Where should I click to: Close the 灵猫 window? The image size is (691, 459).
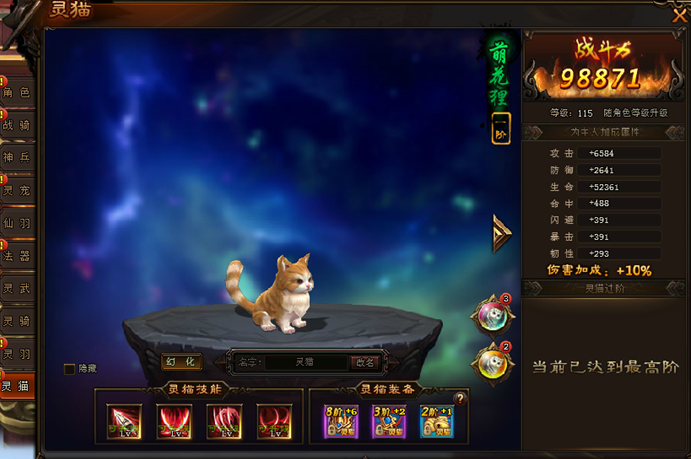(x=678, y=12)
